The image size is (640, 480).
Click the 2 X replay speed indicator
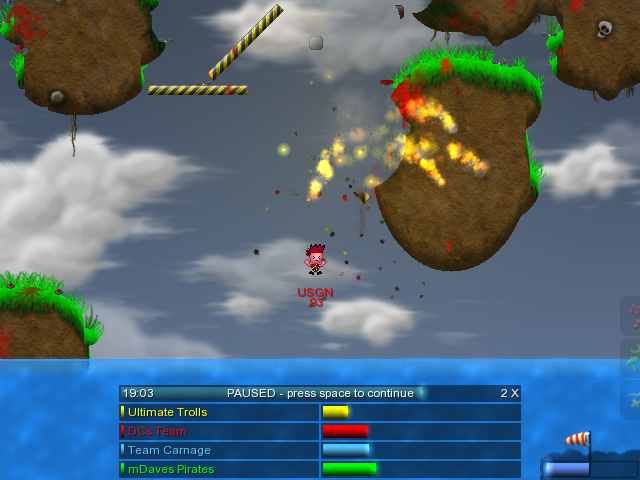pos(509,393)
